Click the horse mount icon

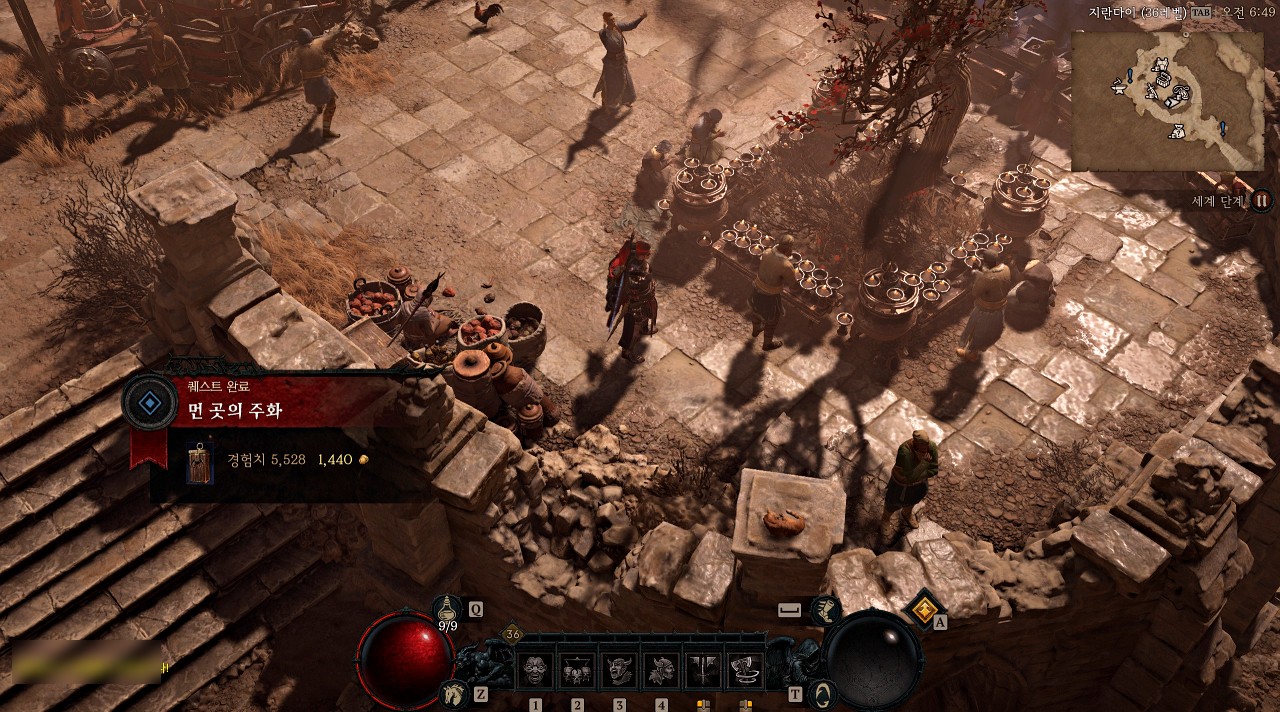[x=453, y=692]
